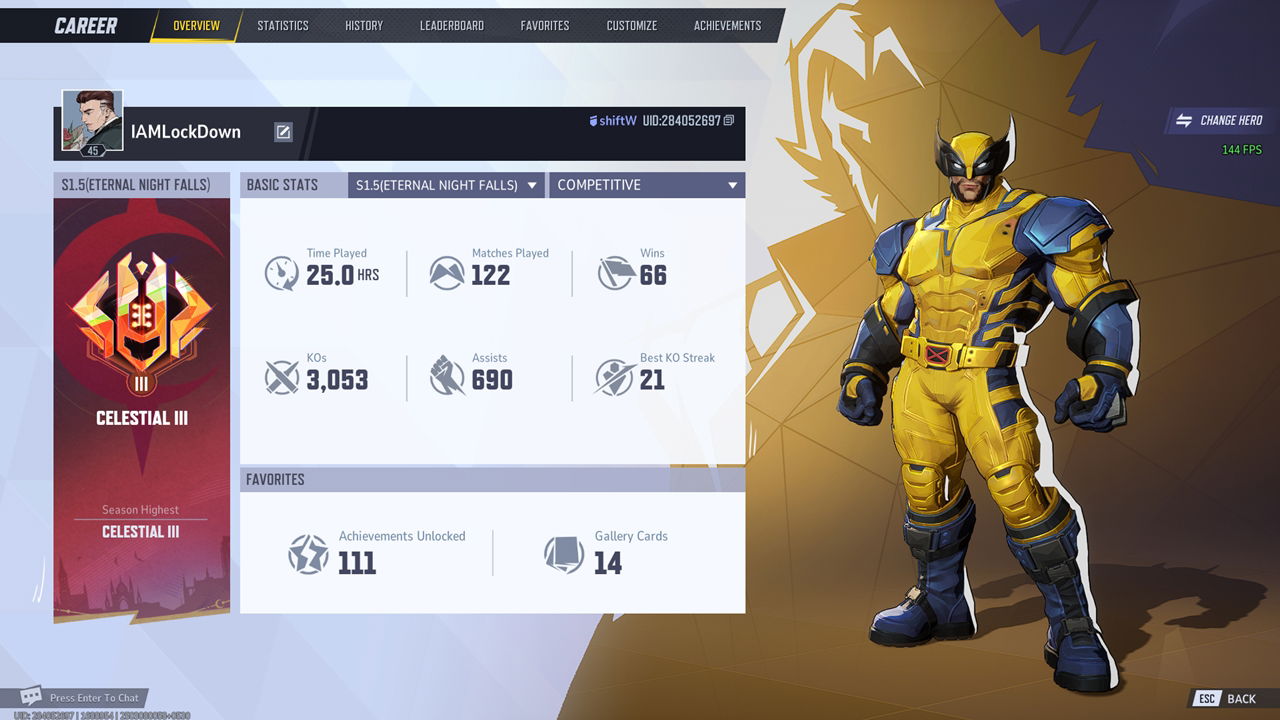Open the S1.5 season dropdown
Screen dimensions: 1280x720
click(x=446, y=185)
